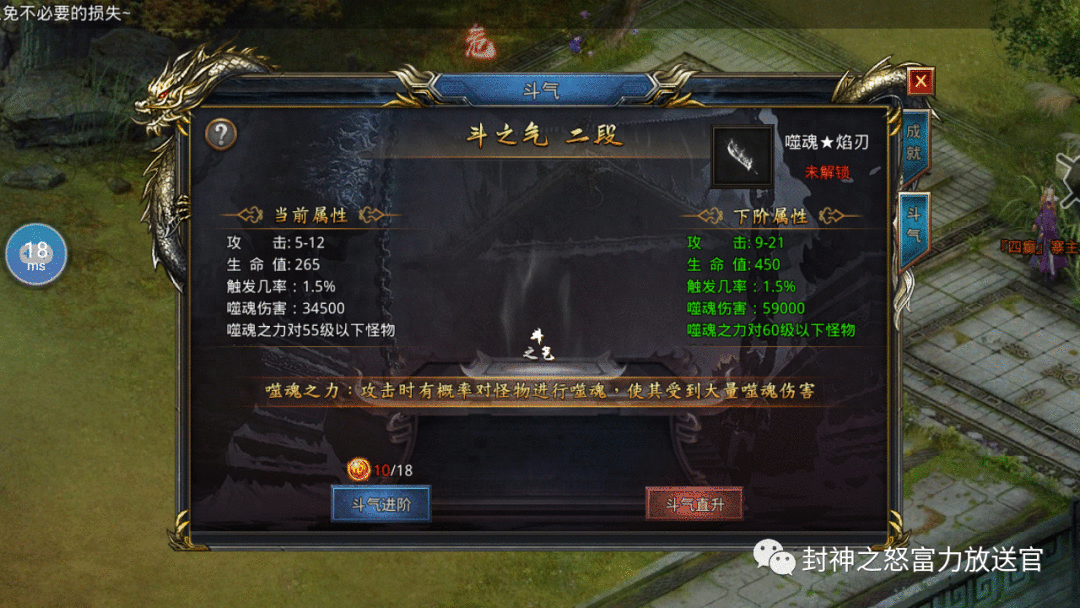Screen dimensions: 1080x608
Task: Click the orange token icon beside 10/18
Action: (358, 469)
